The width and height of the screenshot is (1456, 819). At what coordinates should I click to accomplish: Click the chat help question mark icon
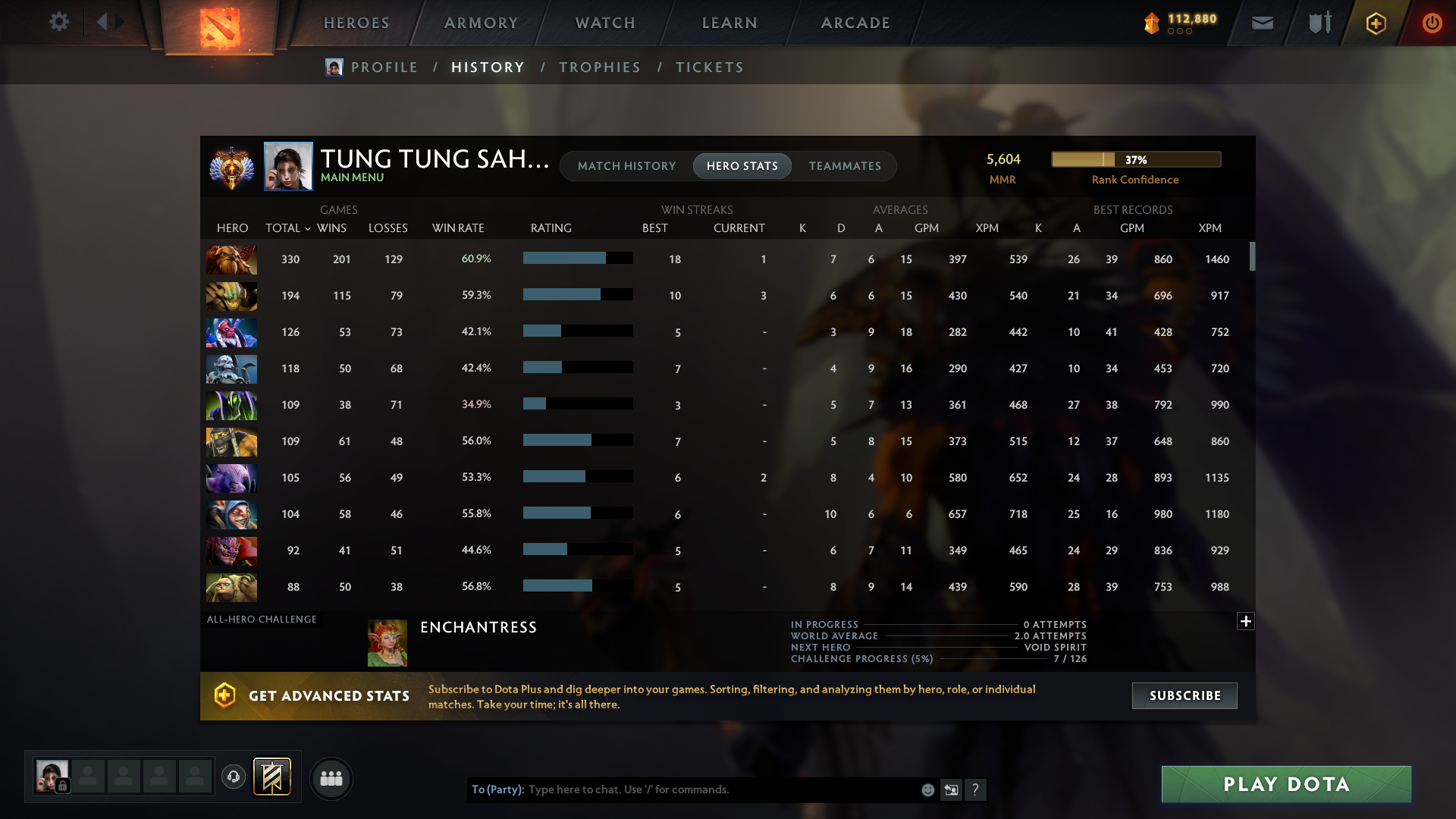[x=976, y=789]
